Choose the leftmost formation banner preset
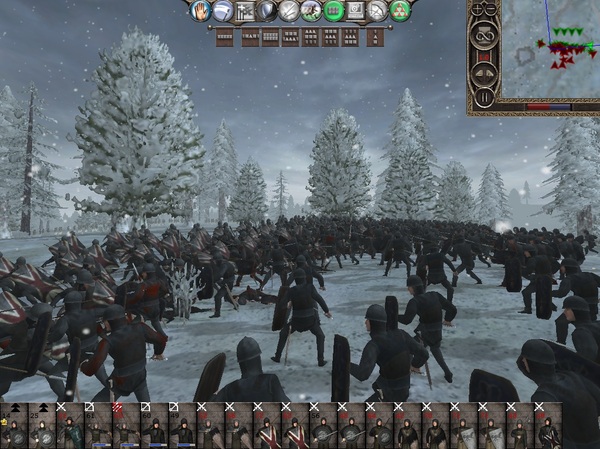 (x=224, y=37)
